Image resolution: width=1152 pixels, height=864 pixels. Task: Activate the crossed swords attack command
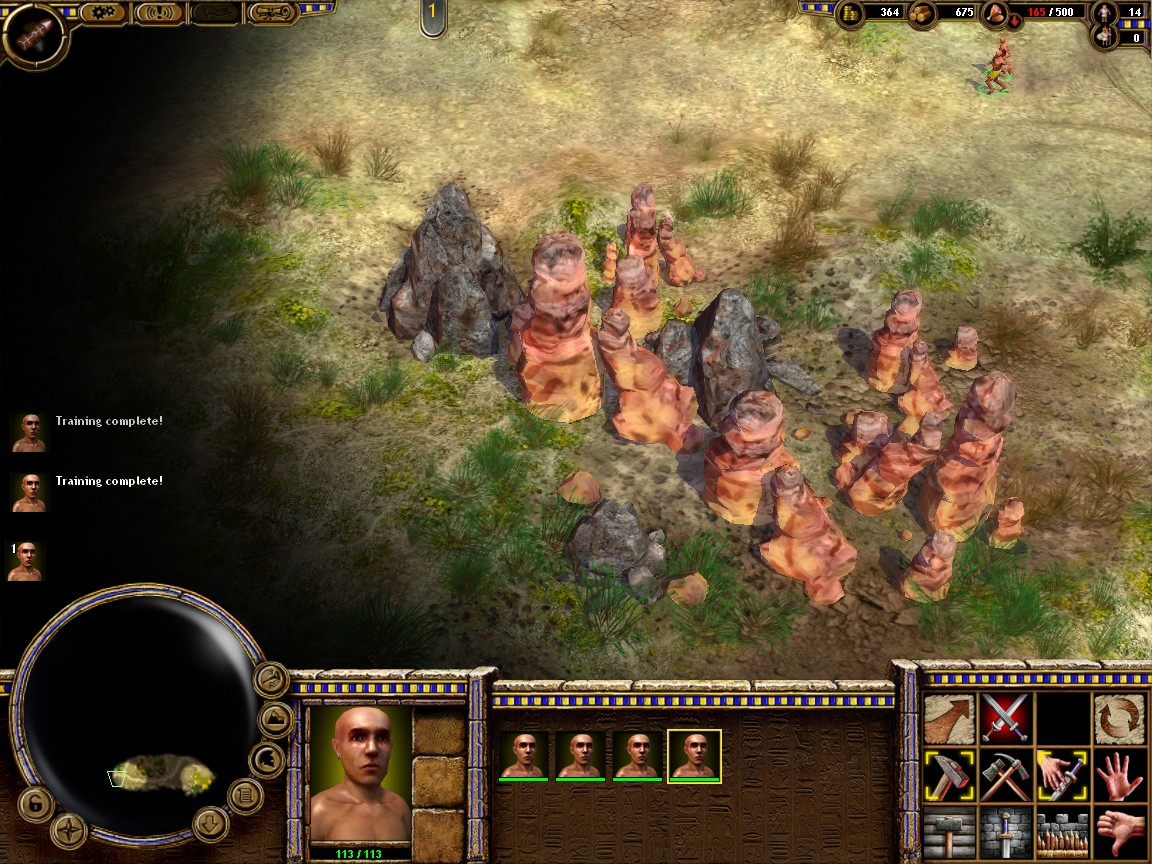click(x=1005, y=718)
